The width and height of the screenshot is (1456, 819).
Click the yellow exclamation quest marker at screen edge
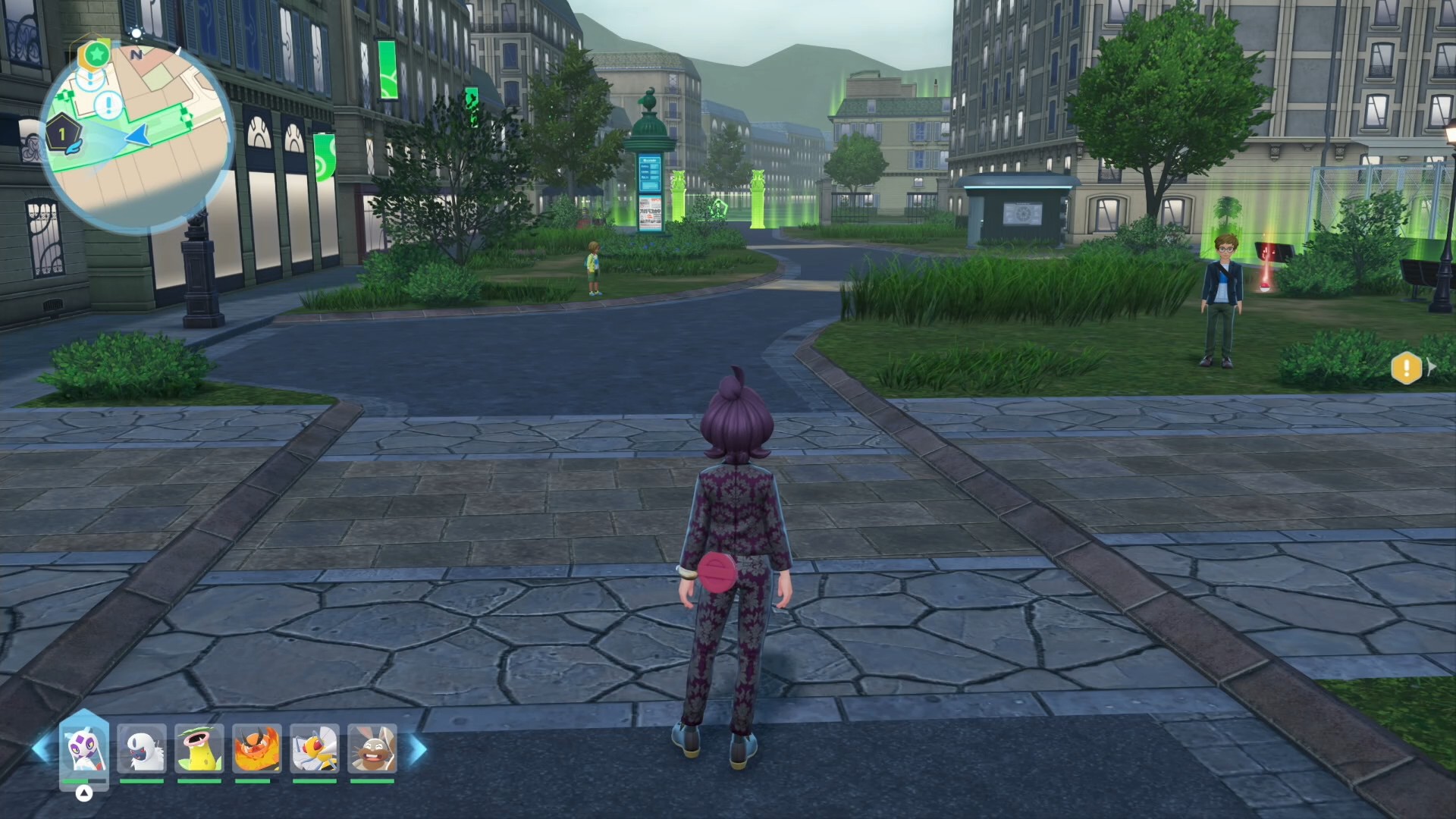pyautogui.click(x=1406, y=369)
